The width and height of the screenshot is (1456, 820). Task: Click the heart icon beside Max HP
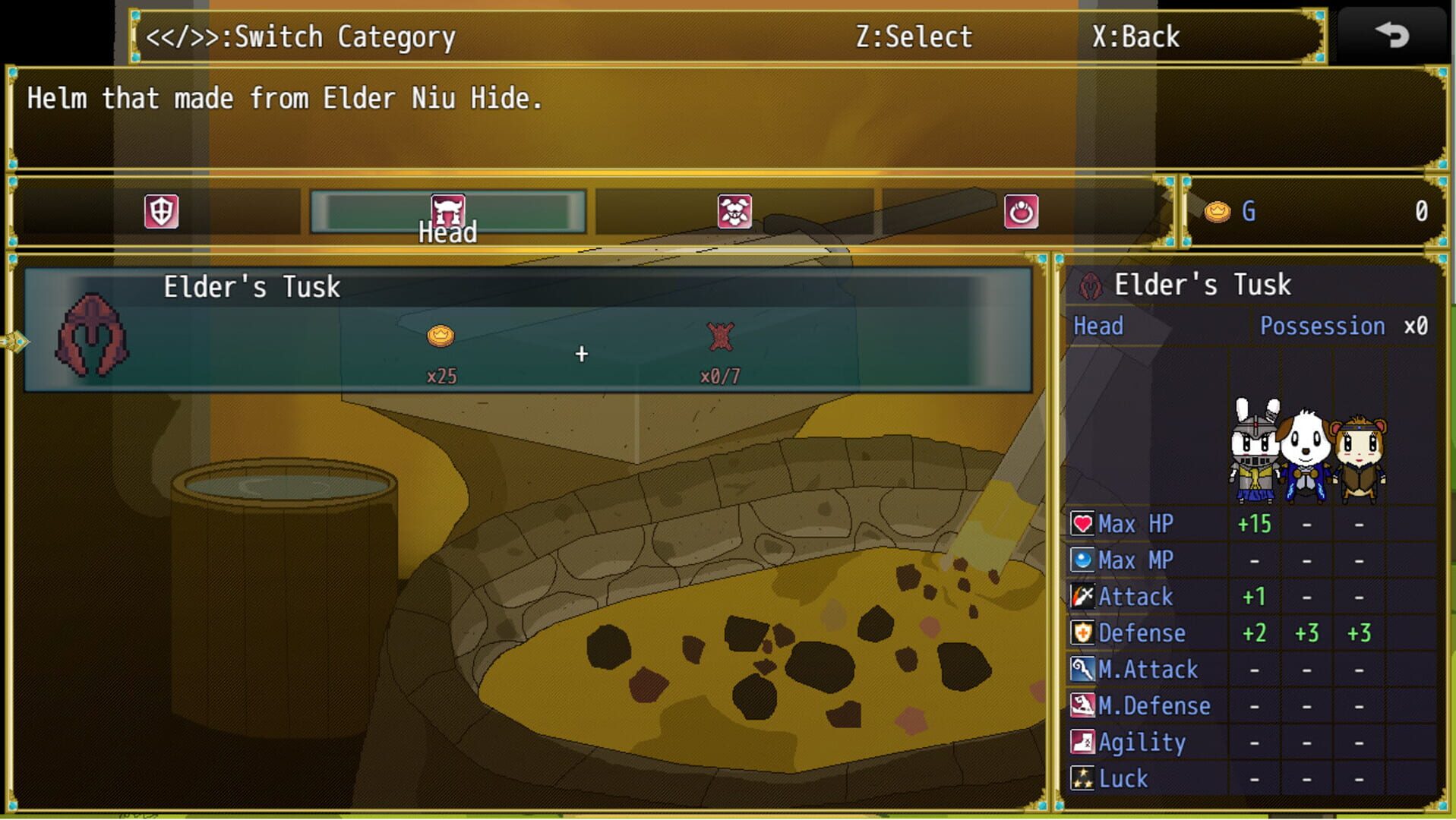pyautogui.click(x=1082, y=523)
